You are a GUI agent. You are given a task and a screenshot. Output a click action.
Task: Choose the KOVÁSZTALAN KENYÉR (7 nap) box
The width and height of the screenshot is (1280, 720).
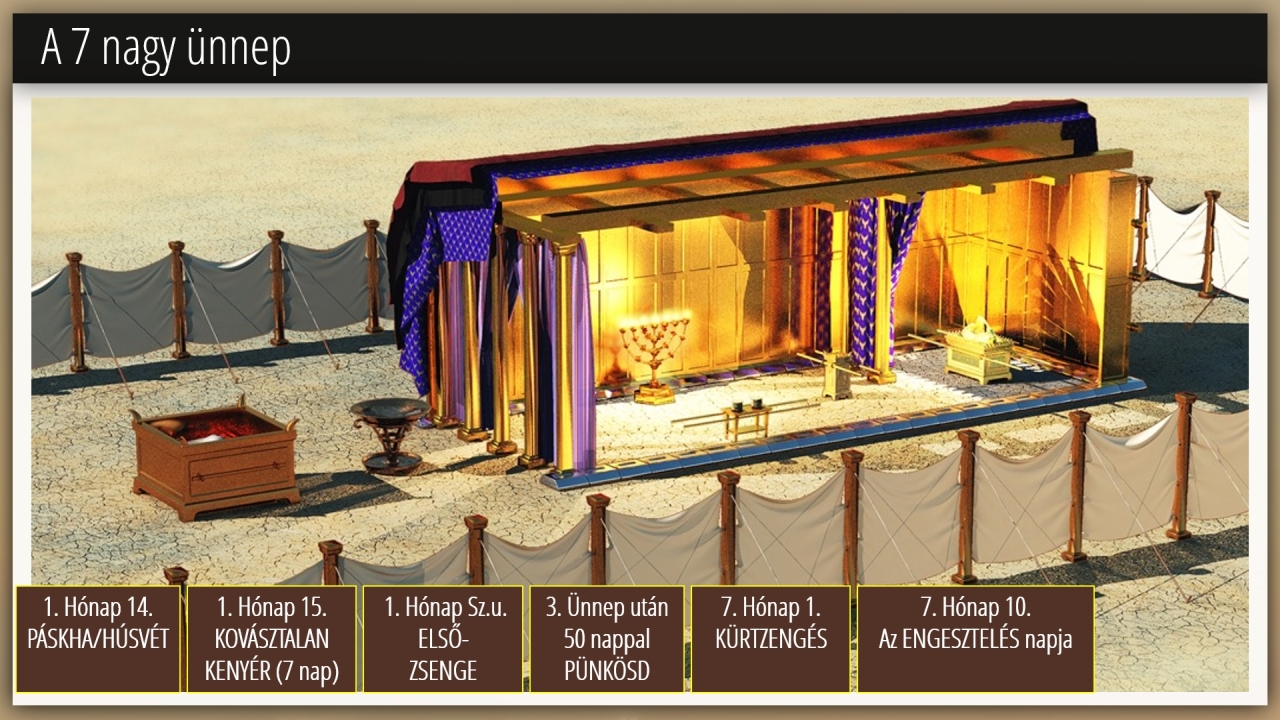[x=271, y=639]
